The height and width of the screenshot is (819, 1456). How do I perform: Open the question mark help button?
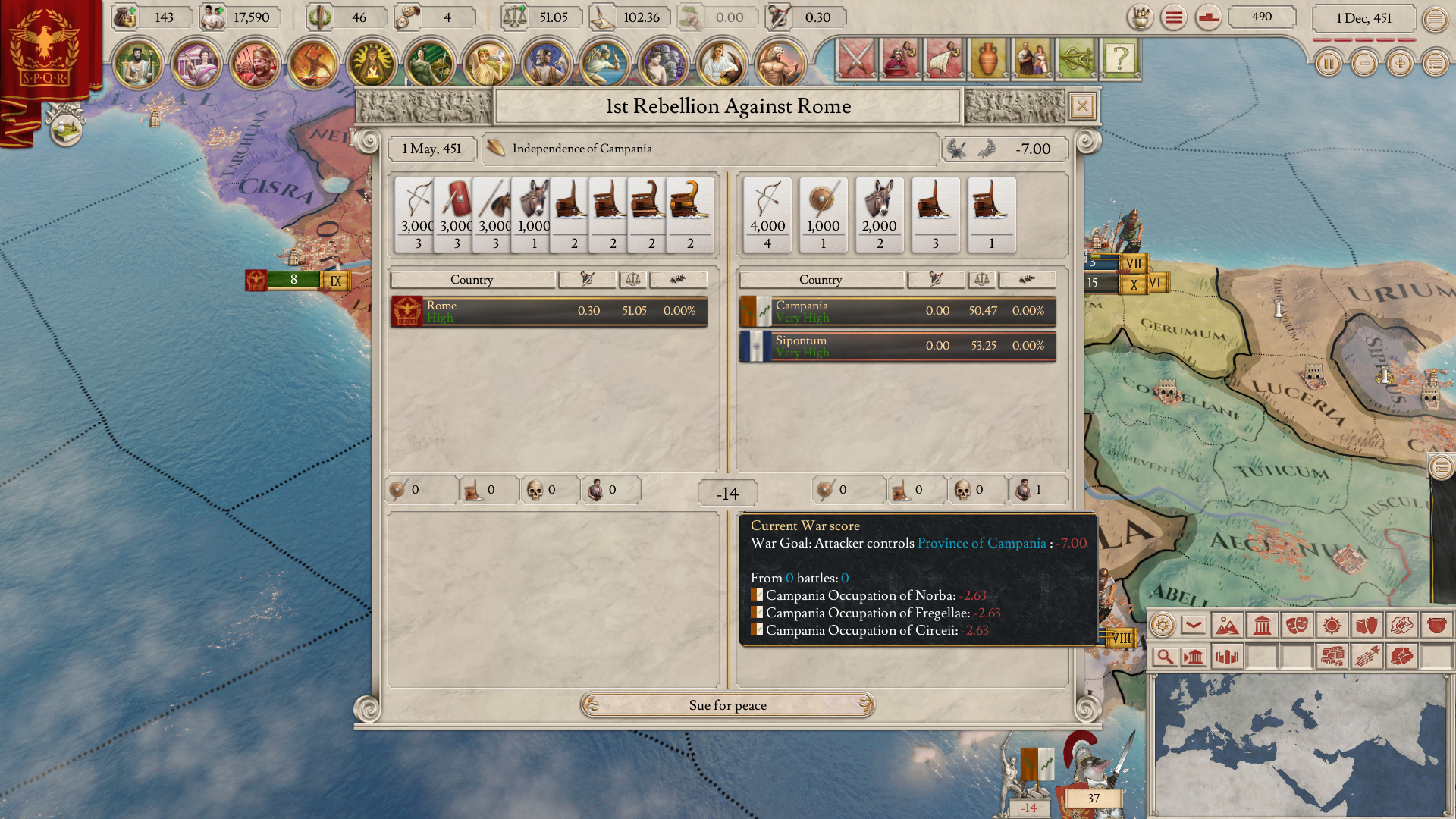point(1119,58)
